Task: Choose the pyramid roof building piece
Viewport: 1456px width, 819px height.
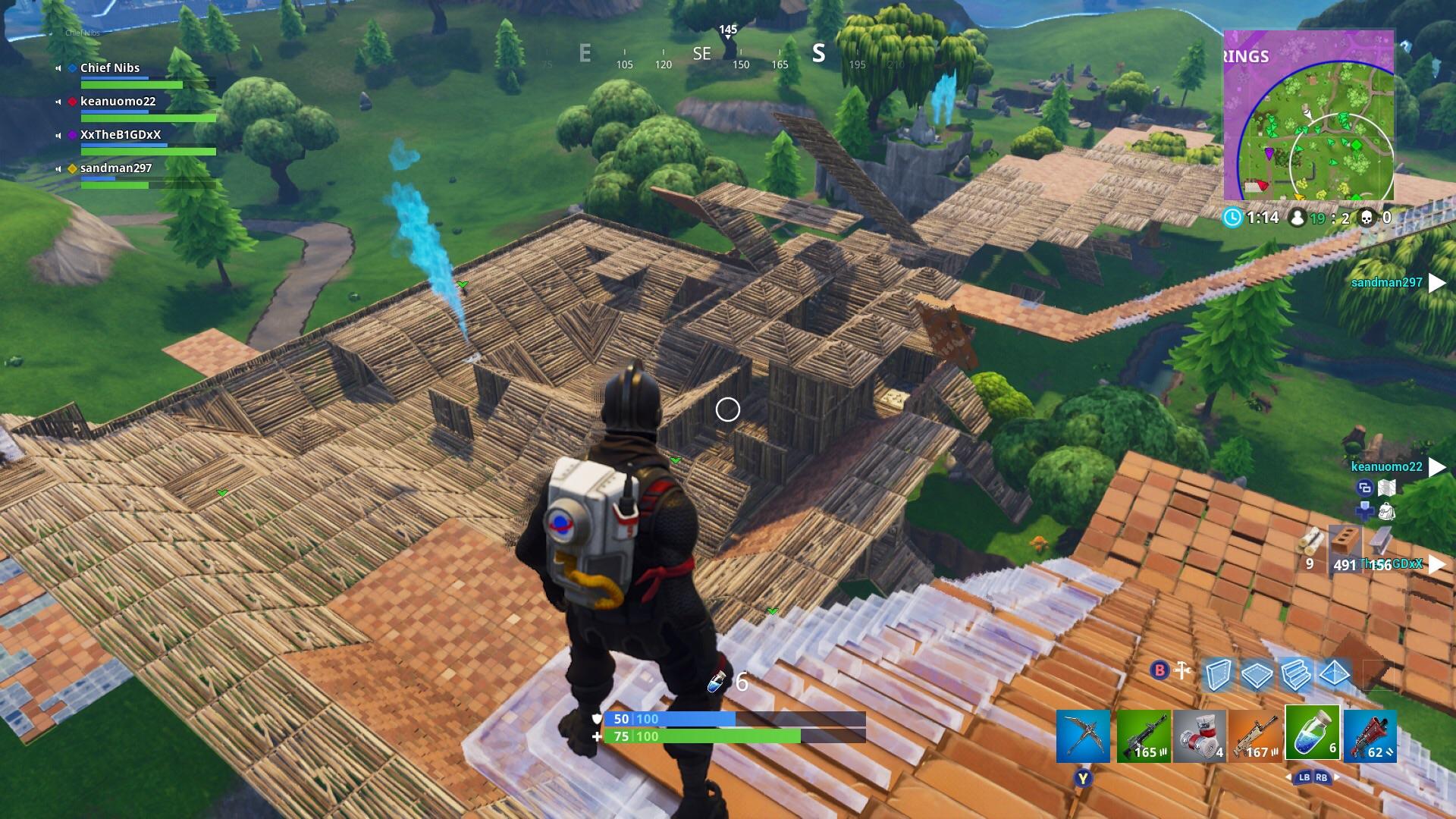Action: click(x=1334, y=673)
